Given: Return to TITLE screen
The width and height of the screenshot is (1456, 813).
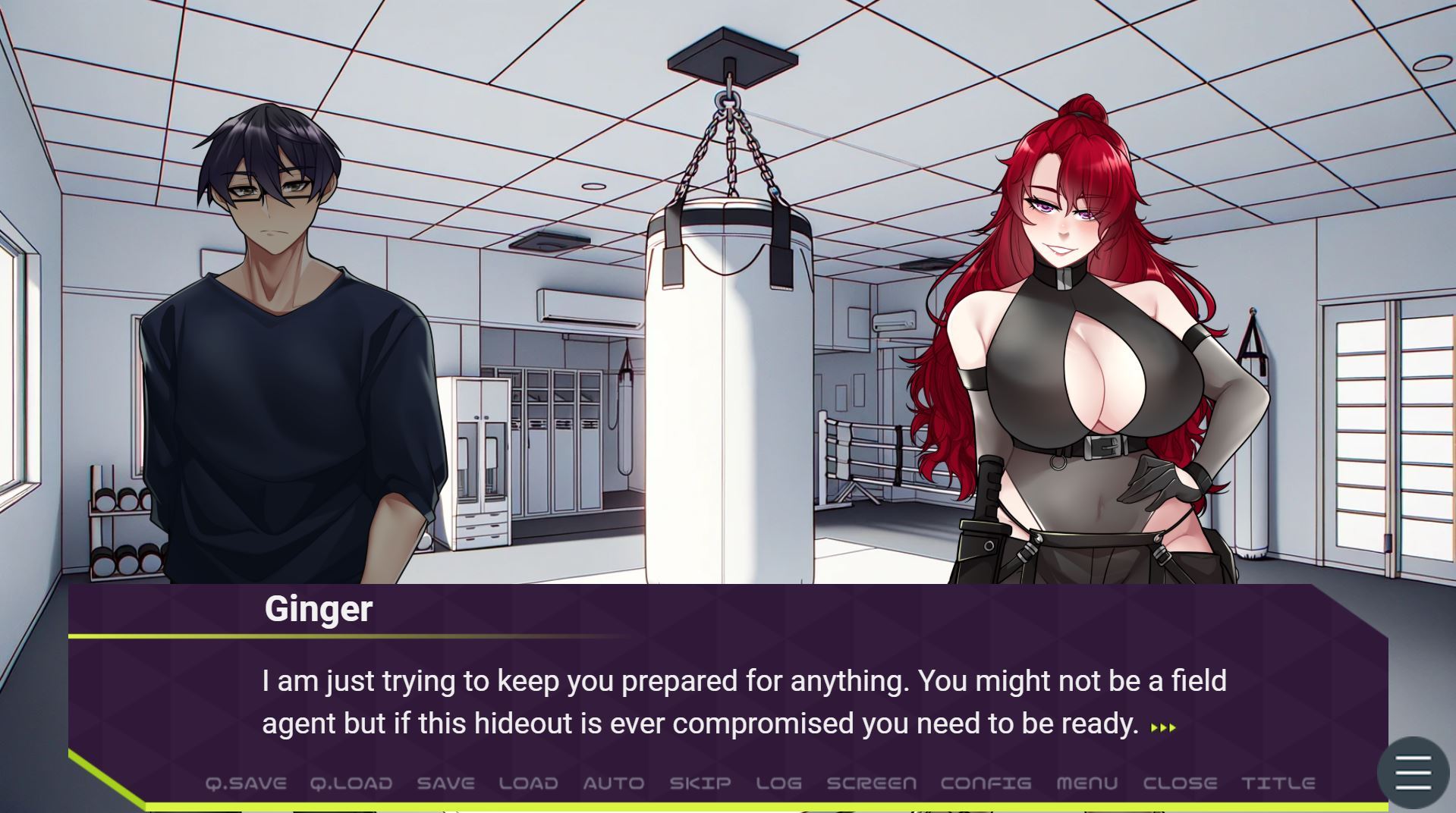Looking at the screenshot, I should click(1278, 783).
